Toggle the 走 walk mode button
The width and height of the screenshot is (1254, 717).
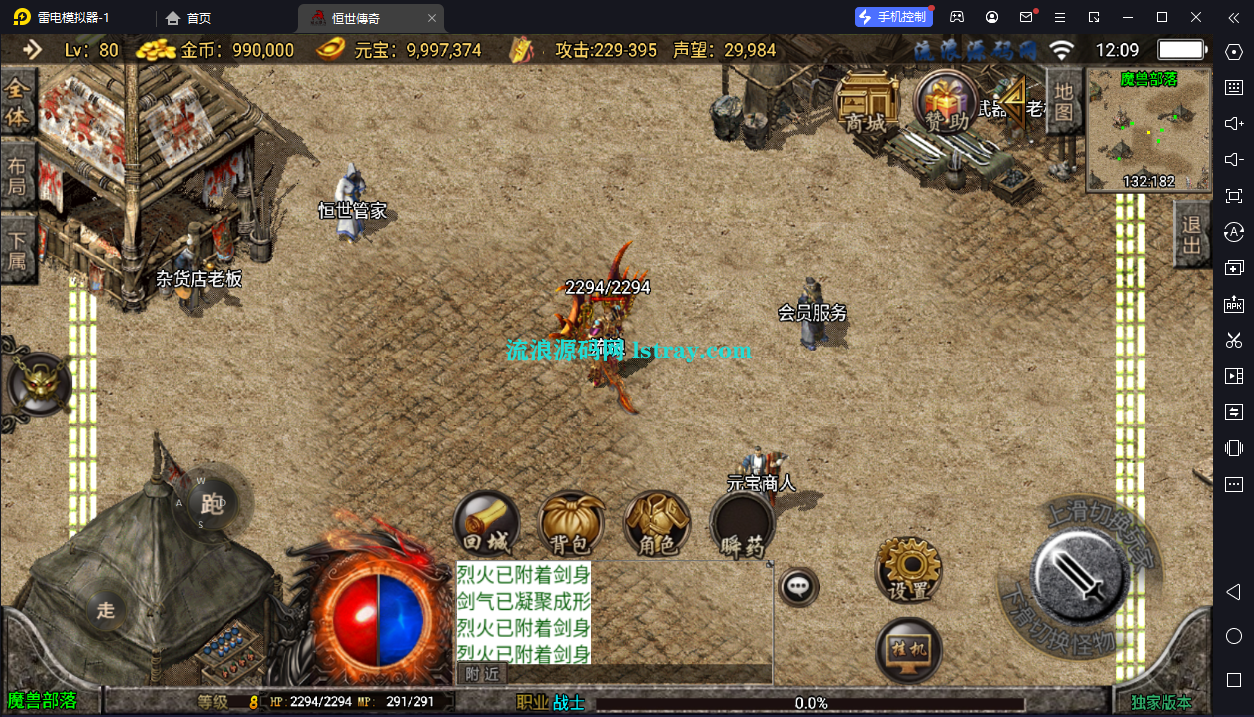pyautogui.click(x=106, y=611)
